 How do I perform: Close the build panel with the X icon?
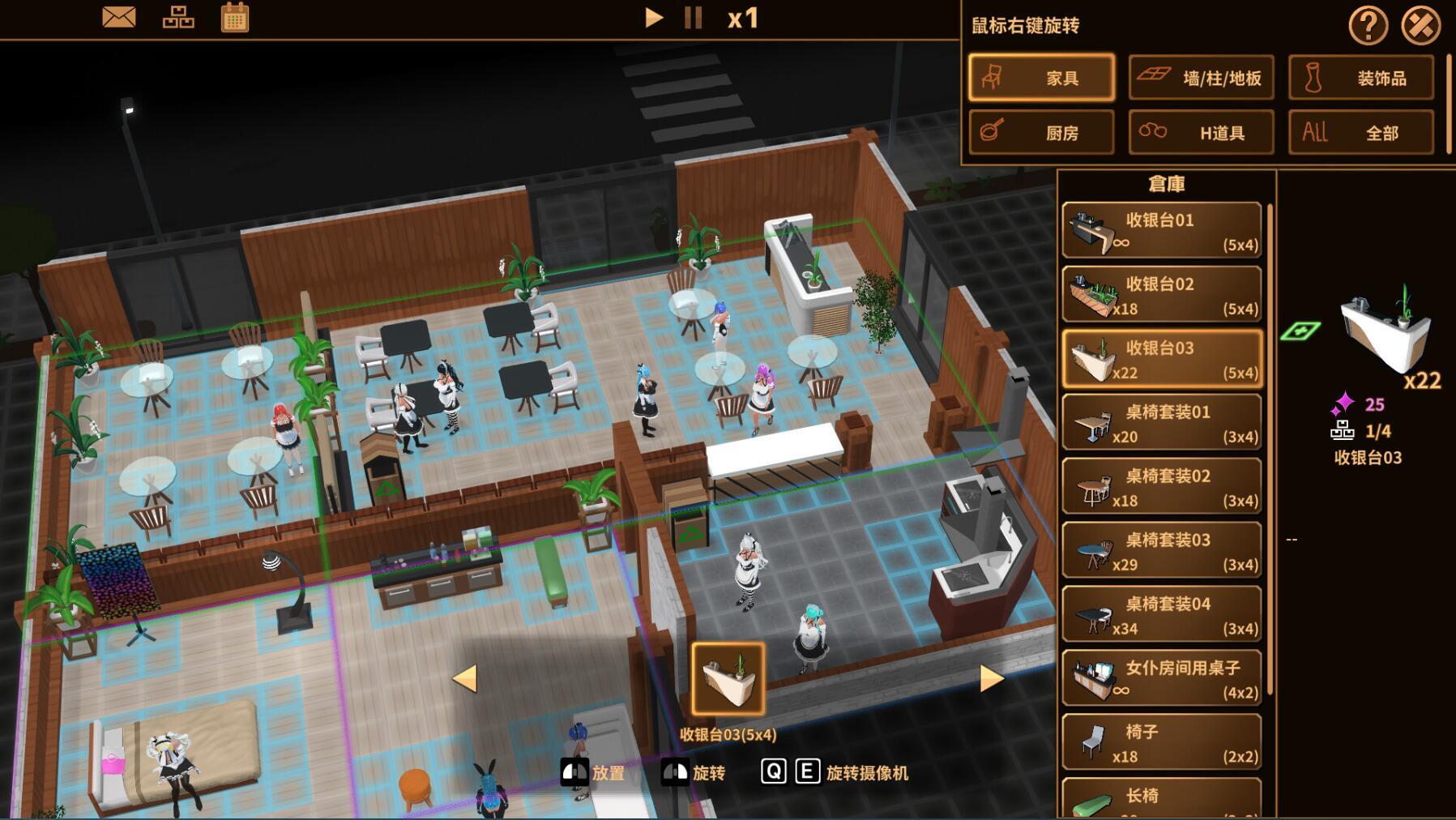pos(1423,23)
